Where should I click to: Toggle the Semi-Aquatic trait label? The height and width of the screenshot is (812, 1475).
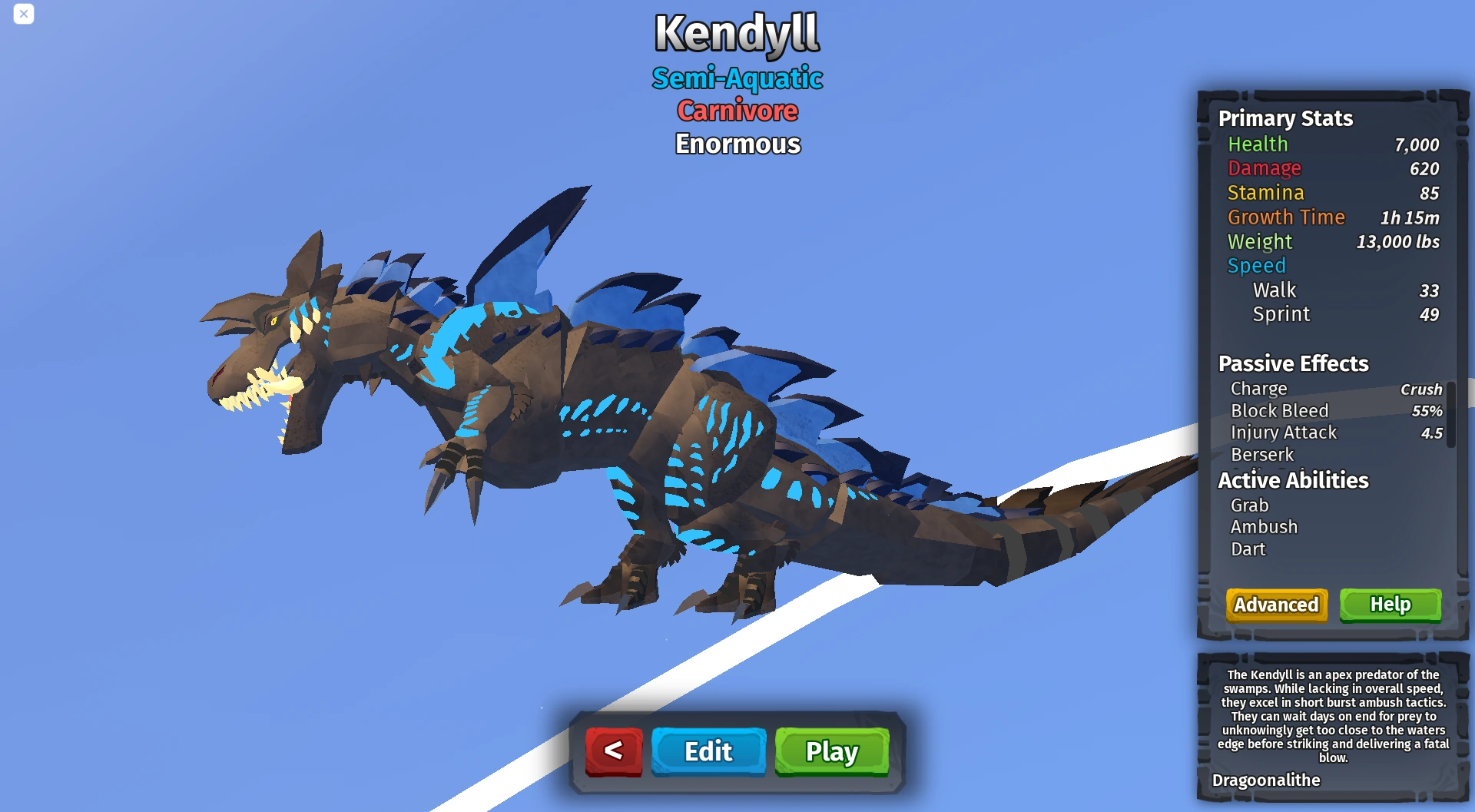[x=738, y=78]
